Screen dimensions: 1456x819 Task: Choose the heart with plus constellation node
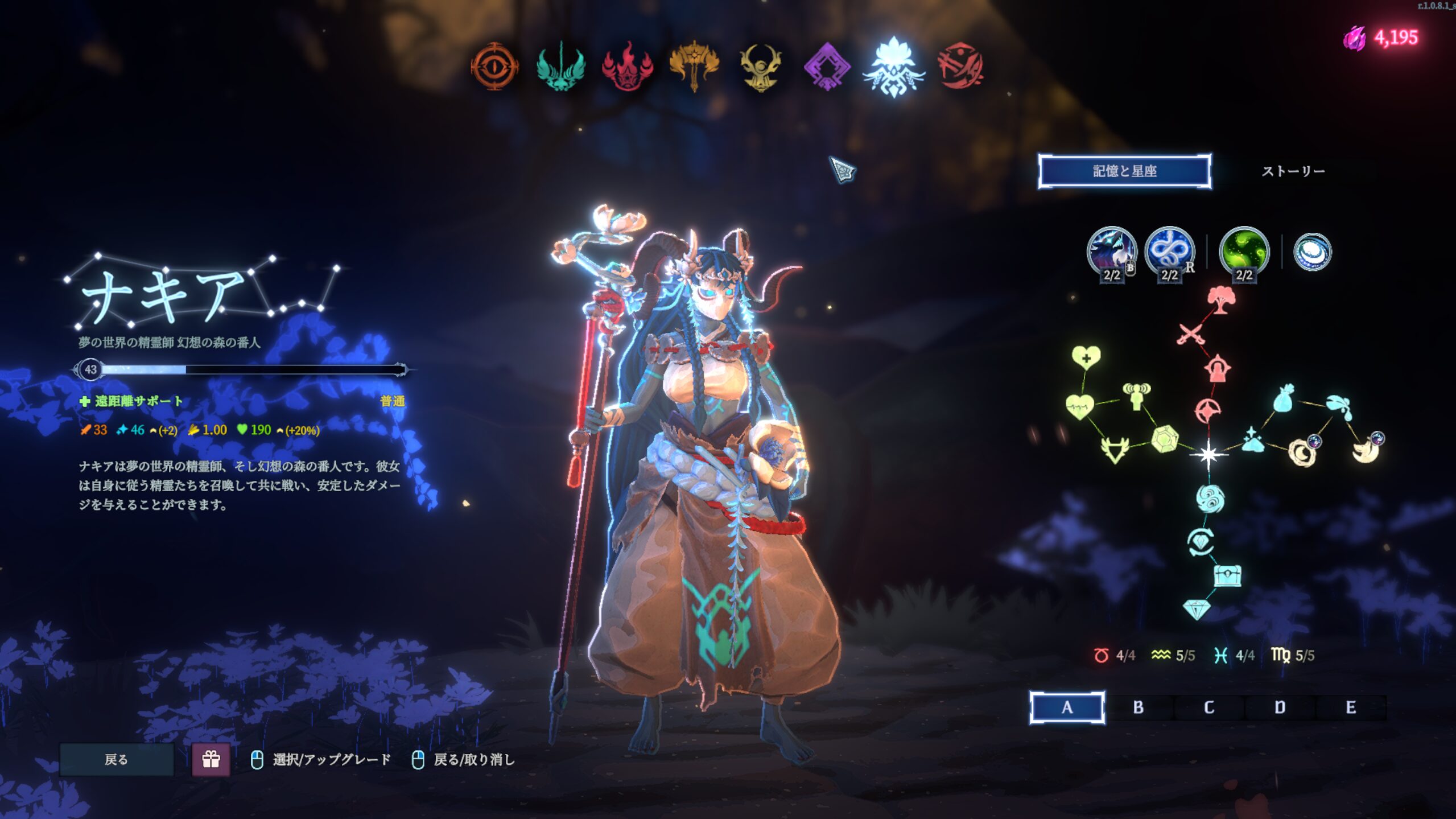click(1086, 357)
